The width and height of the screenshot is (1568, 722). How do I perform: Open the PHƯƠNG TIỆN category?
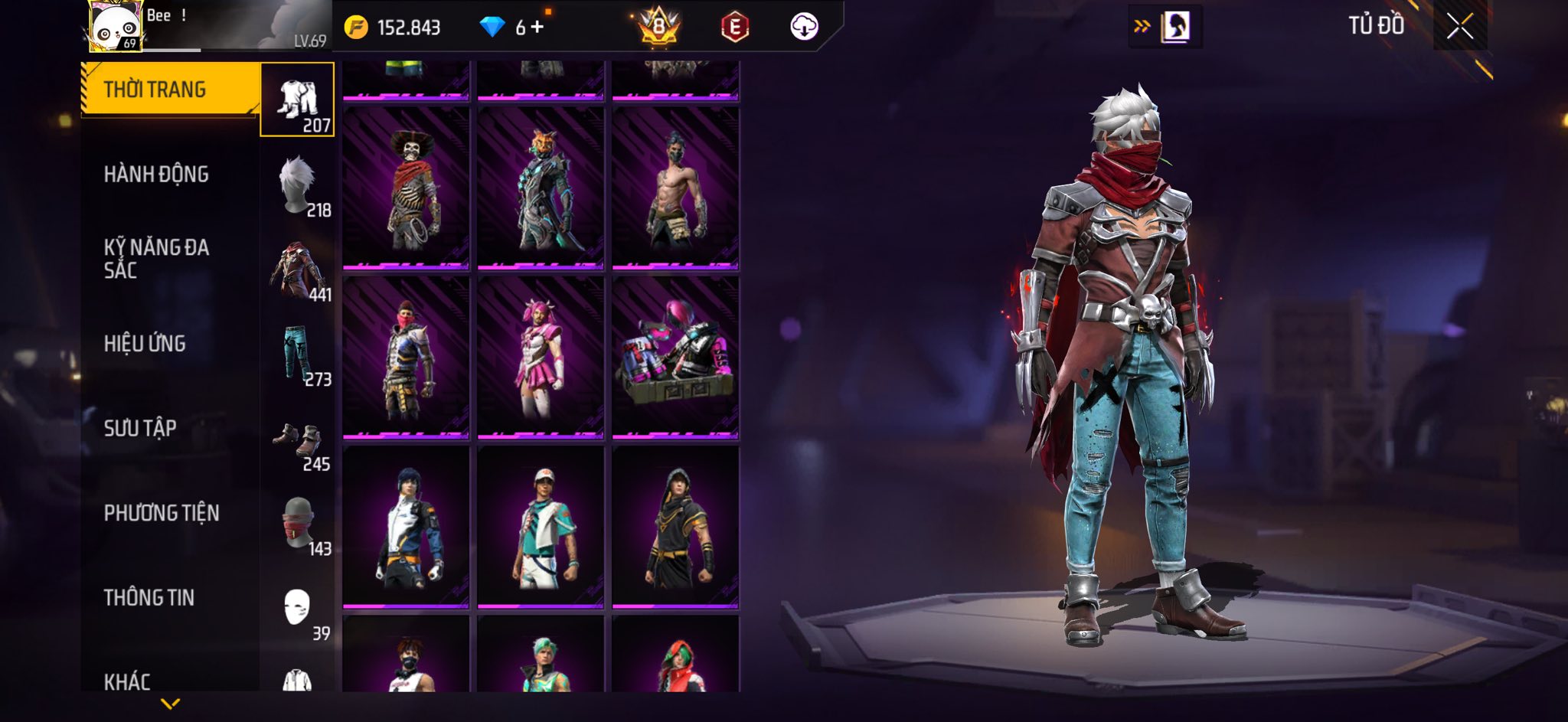pos(162,513)
